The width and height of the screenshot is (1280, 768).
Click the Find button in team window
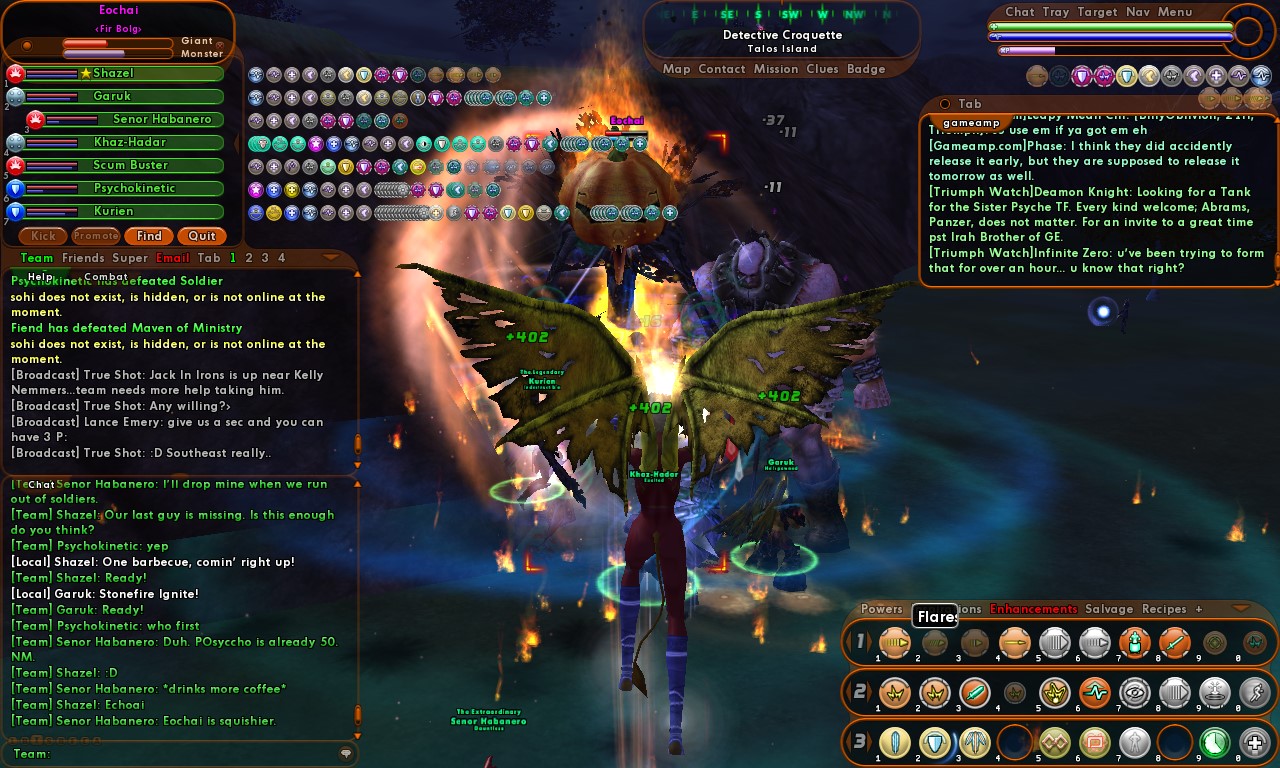(x=149, y=236)
